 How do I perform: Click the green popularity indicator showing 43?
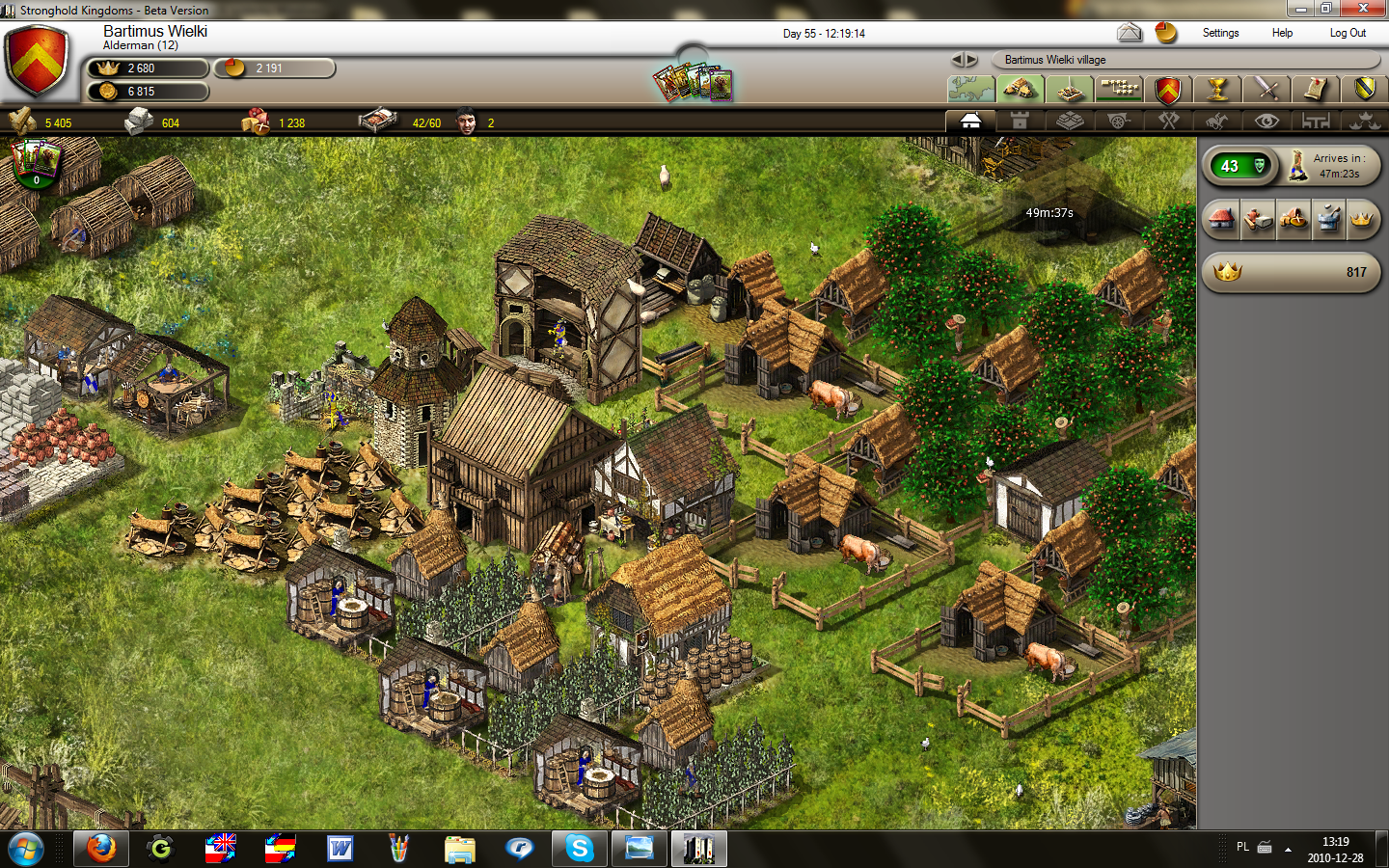[1239, 166]
